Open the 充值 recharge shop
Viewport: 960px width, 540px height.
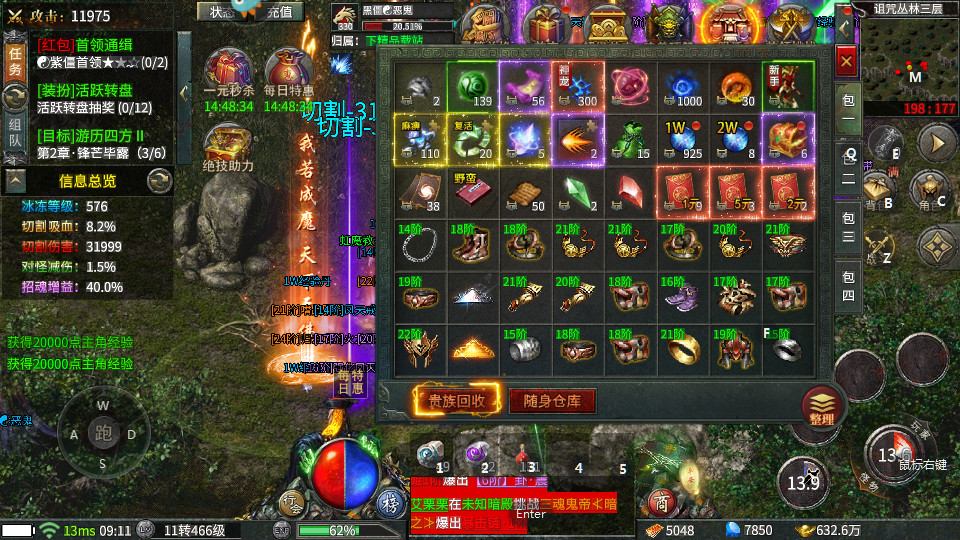(284, 12)
